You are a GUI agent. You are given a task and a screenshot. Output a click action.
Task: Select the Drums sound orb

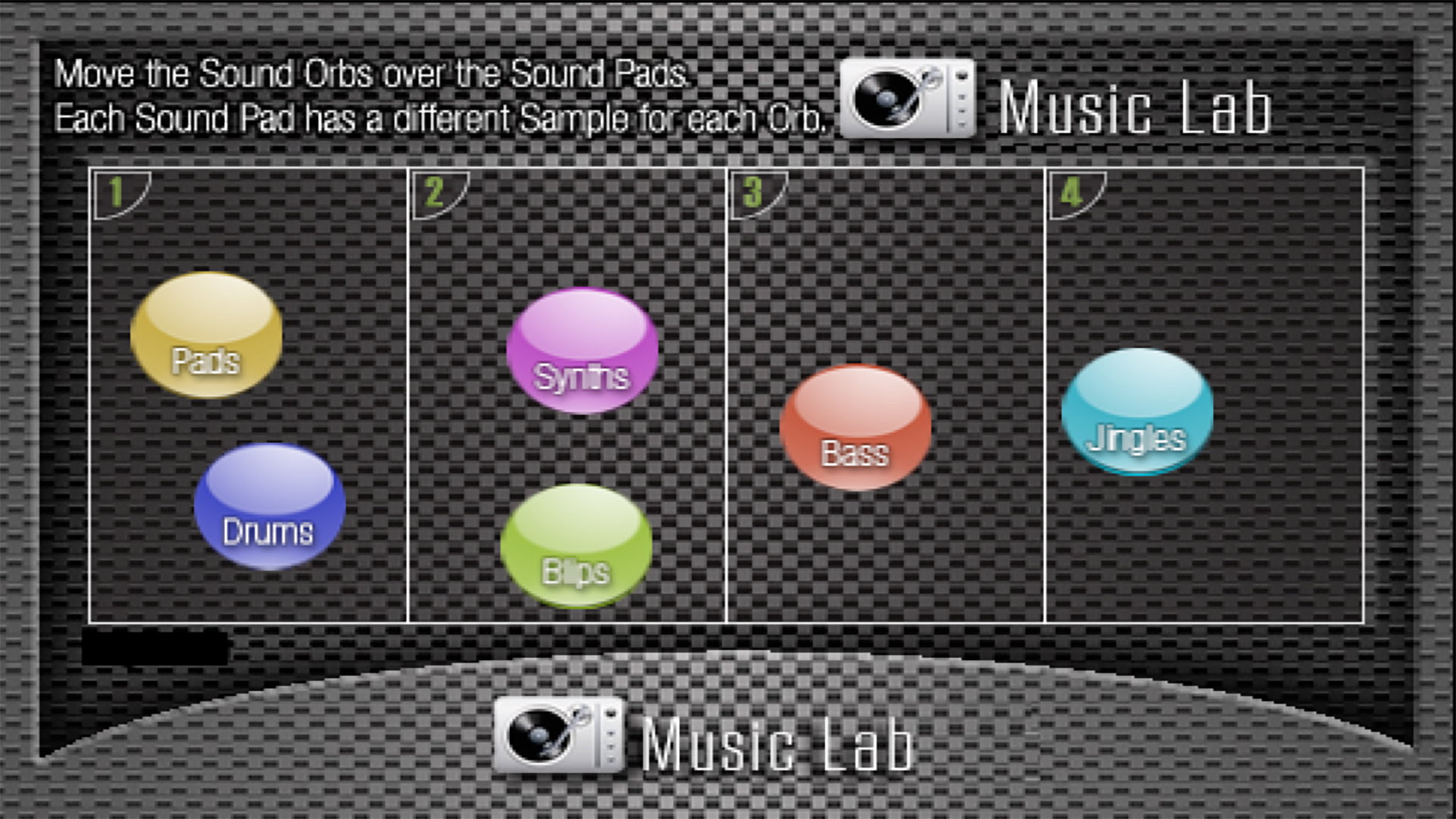coord(271,504)
